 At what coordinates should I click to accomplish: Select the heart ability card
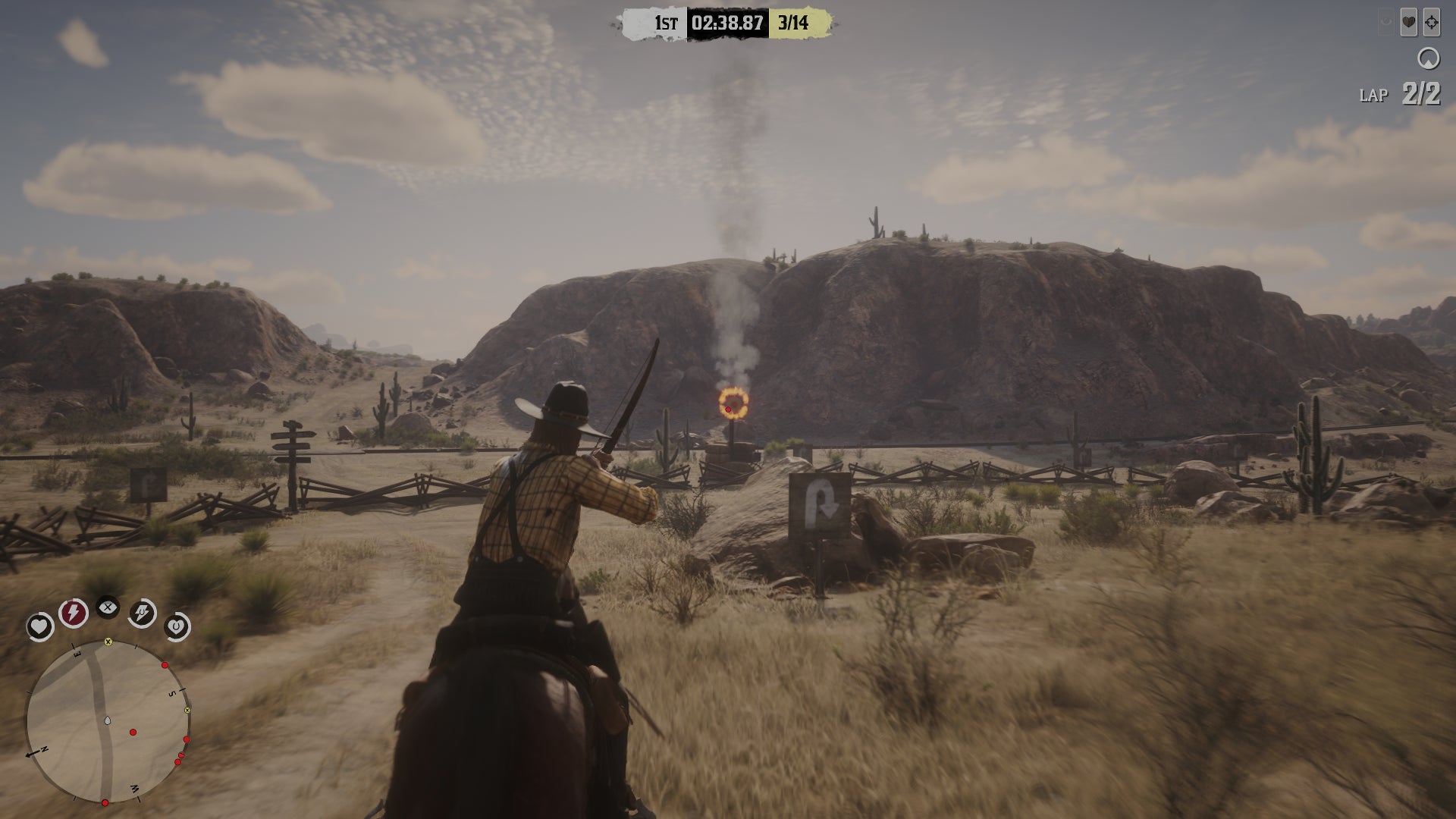point(1408,23)
